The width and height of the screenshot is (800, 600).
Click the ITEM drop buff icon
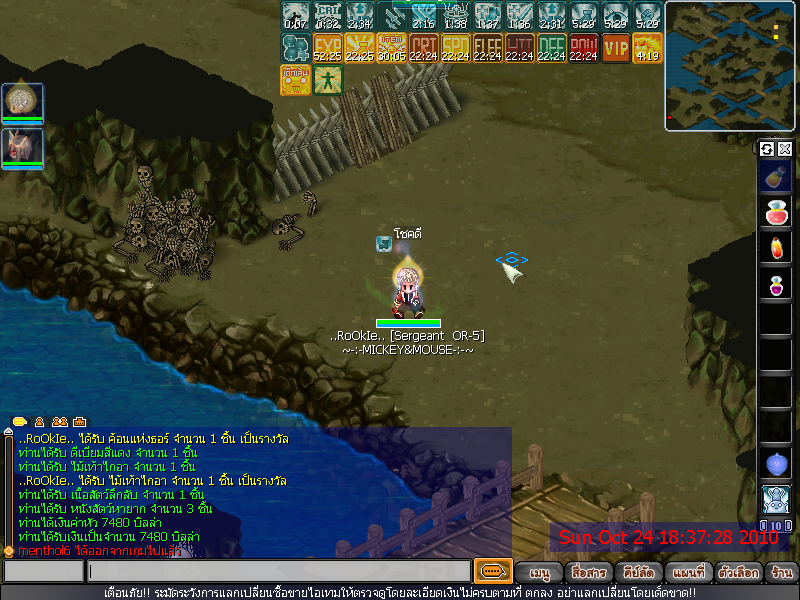392,48
